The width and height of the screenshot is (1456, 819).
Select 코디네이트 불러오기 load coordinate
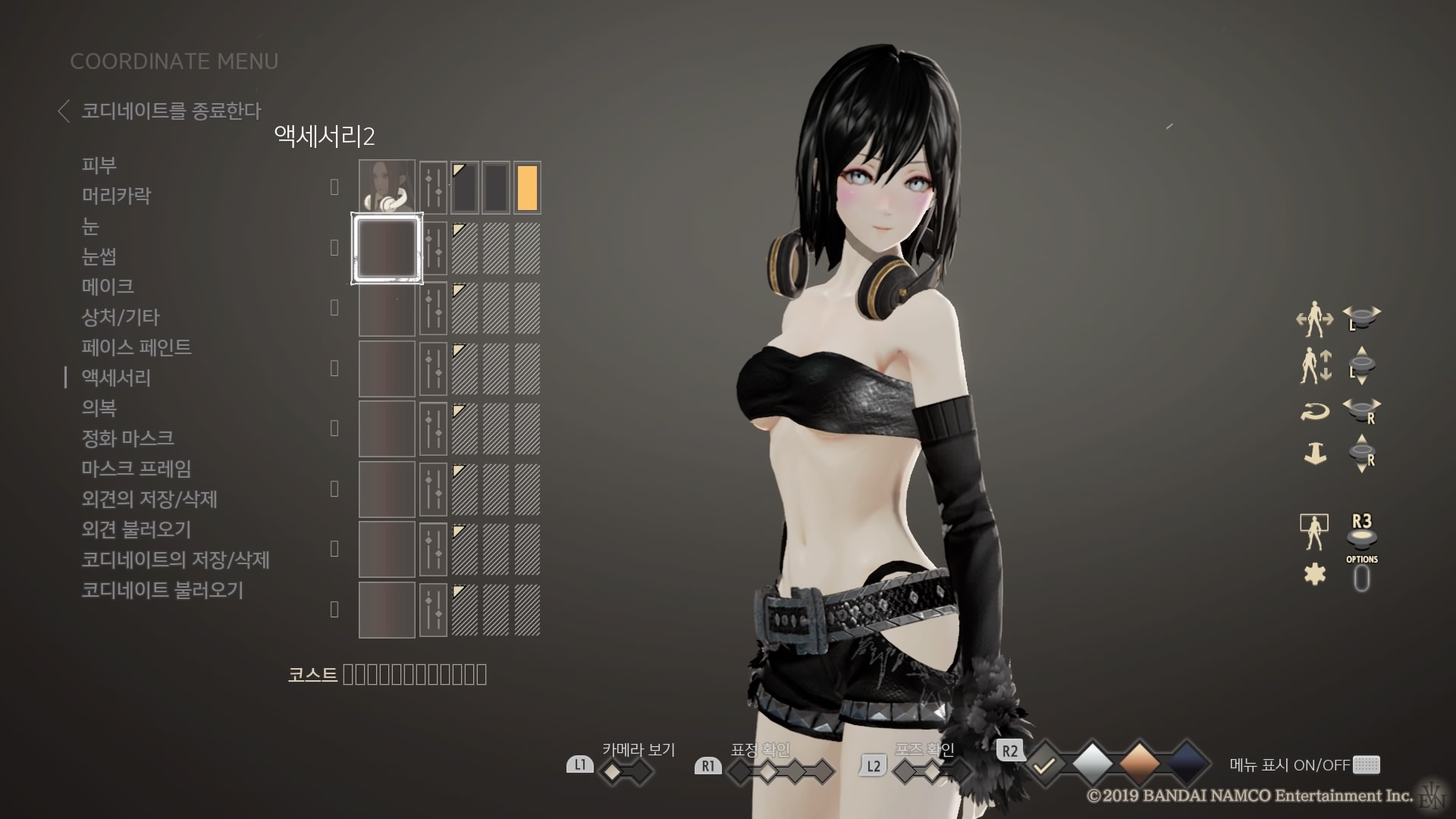[x=162, y=590]
